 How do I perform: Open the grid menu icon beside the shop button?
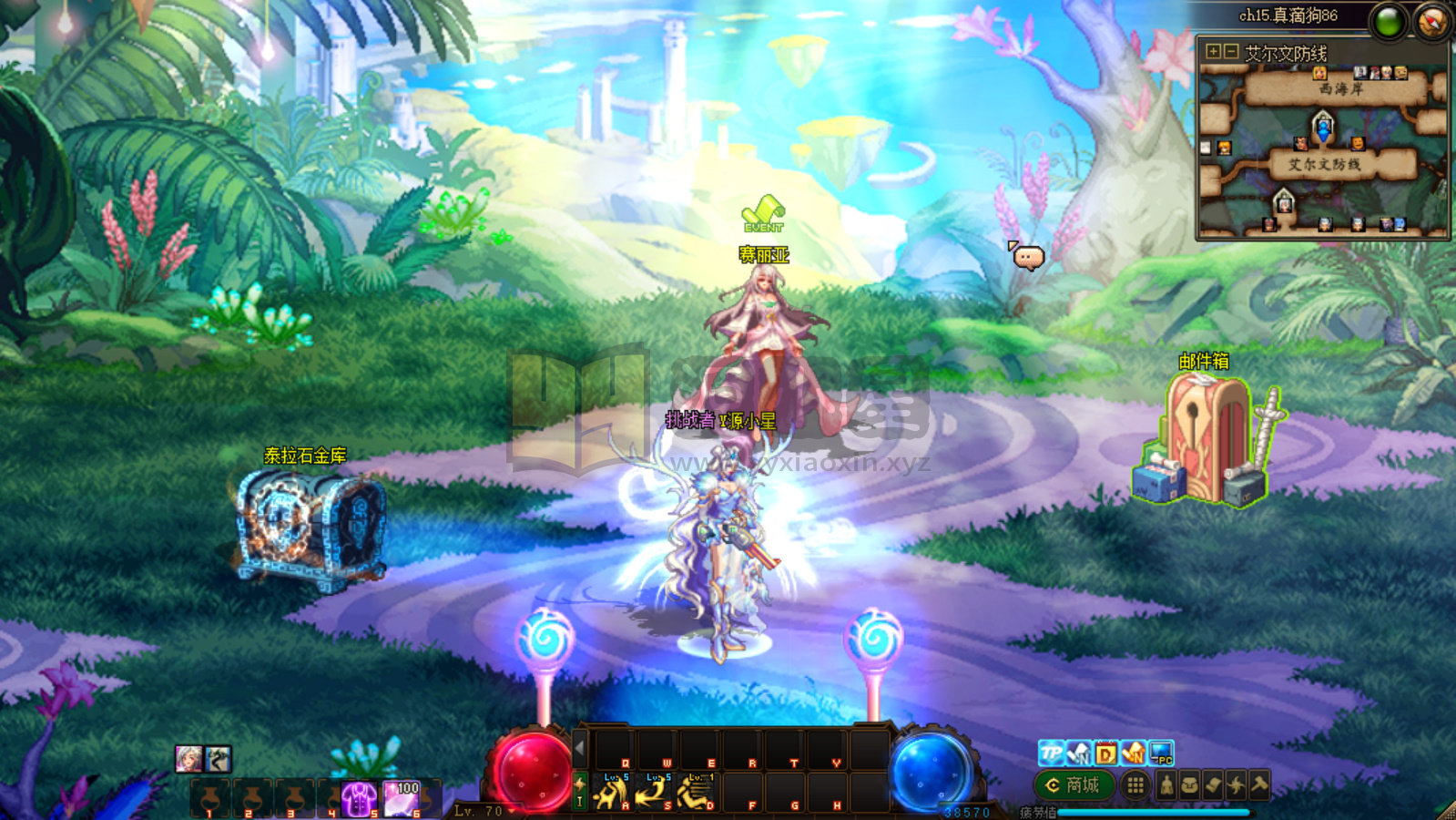[1135, 784]
